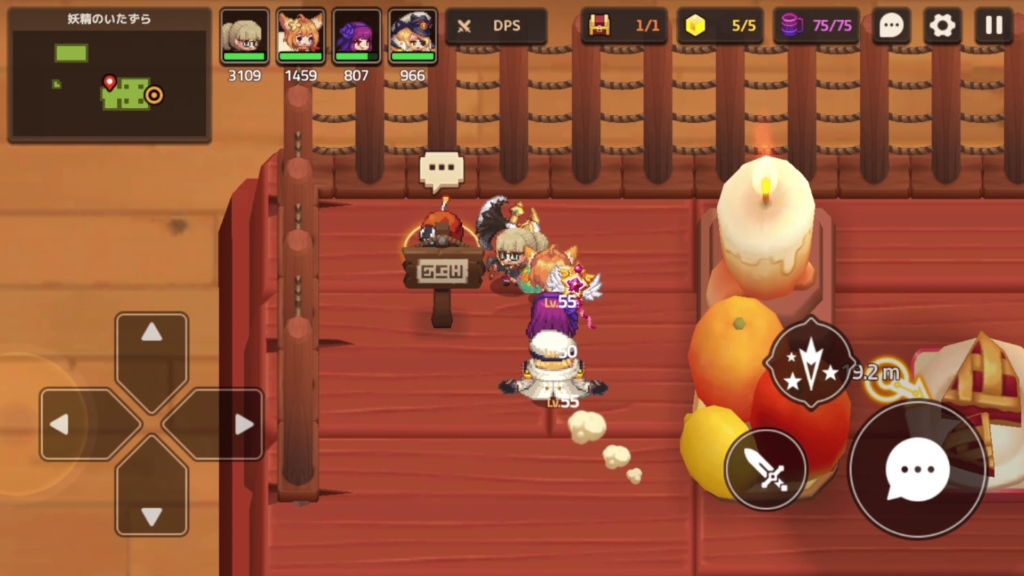
Task: Tap the sword attack button
Action: [x=765, y=469]
